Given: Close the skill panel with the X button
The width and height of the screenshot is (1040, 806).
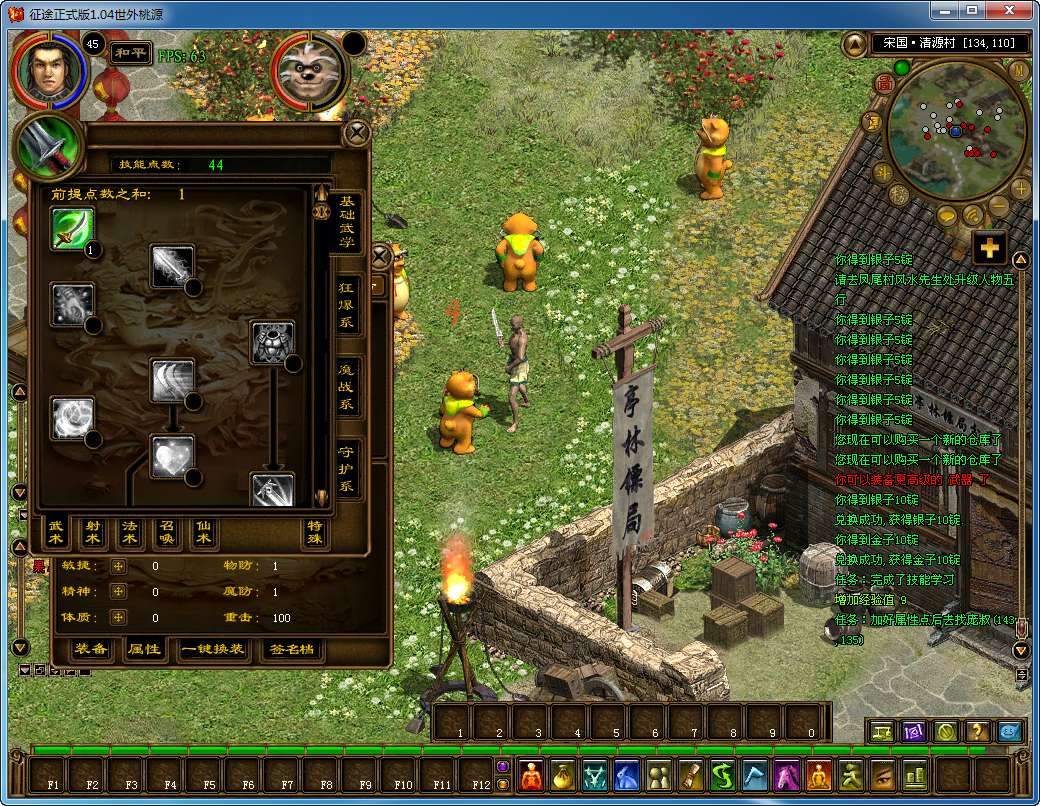Looking at the screenshot, I should [x=356, y=133].
